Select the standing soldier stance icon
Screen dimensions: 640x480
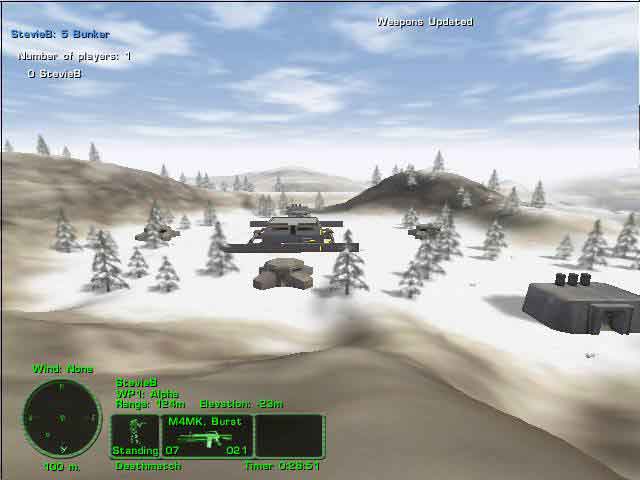(x=134, y=435)
